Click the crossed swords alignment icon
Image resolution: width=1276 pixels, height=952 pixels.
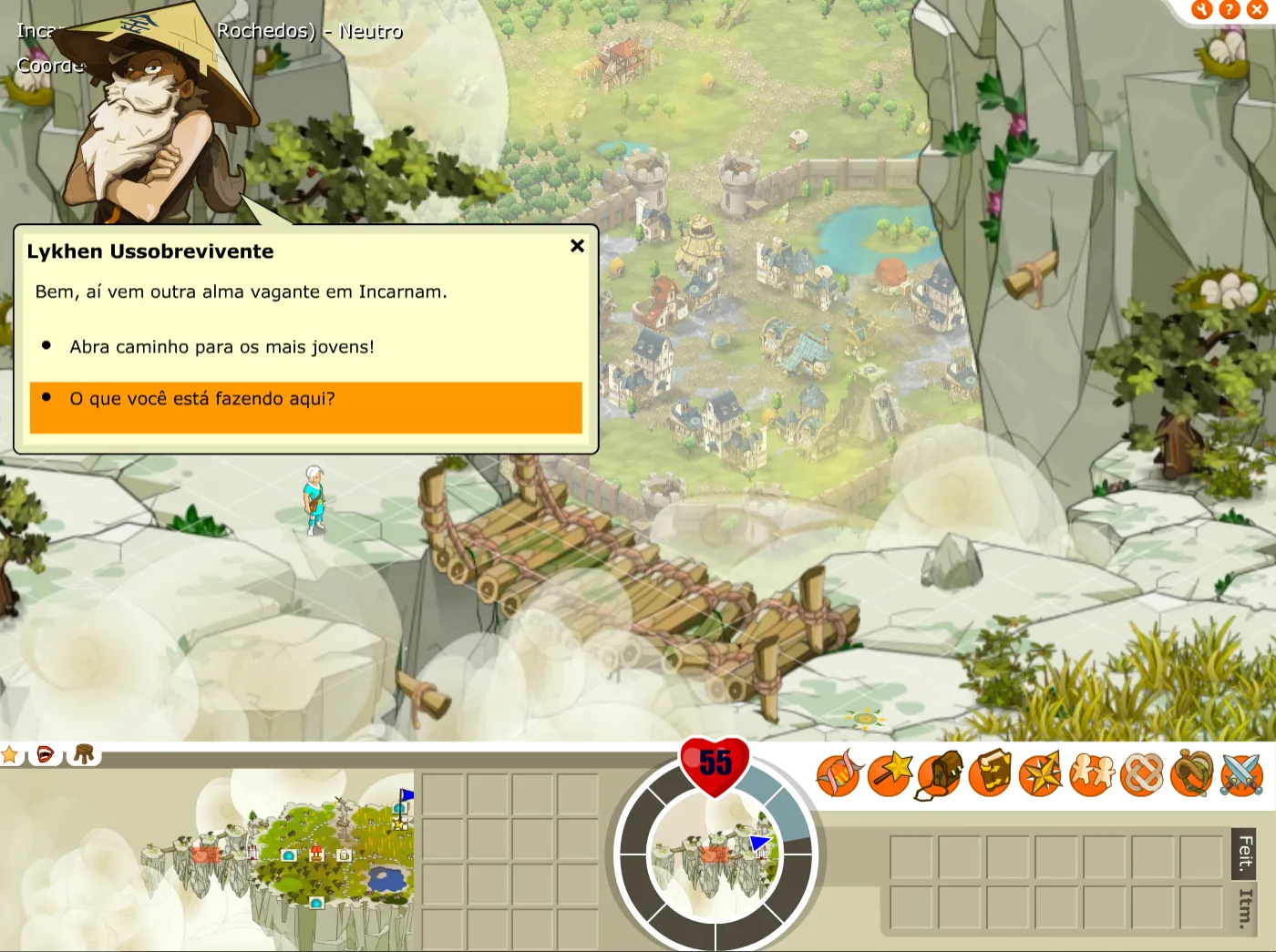(x=1241, y=774)
